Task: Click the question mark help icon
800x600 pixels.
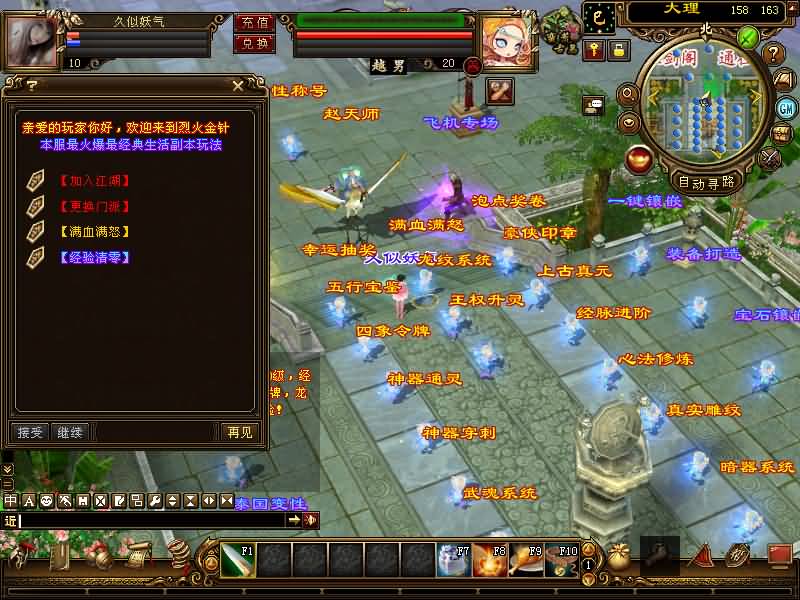Action: coord(773,54)
